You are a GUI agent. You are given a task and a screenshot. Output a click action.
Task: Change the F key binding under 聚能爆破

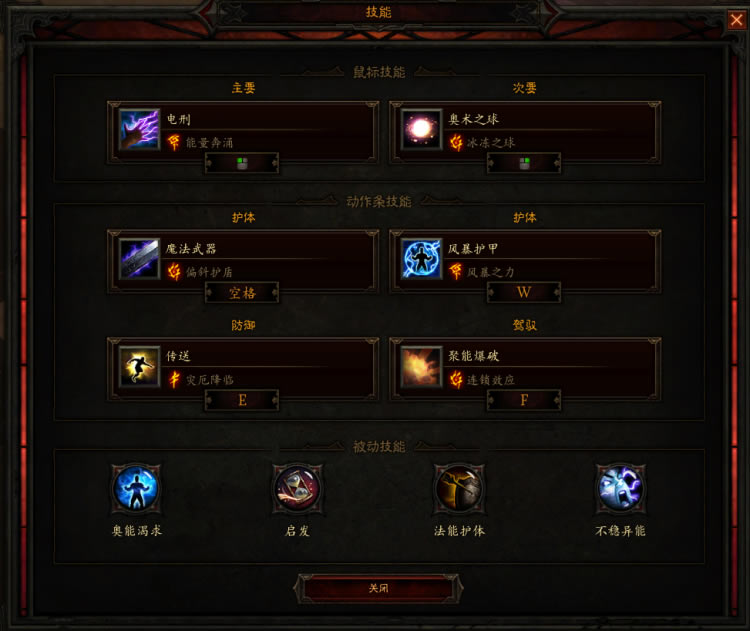(524, 401)
